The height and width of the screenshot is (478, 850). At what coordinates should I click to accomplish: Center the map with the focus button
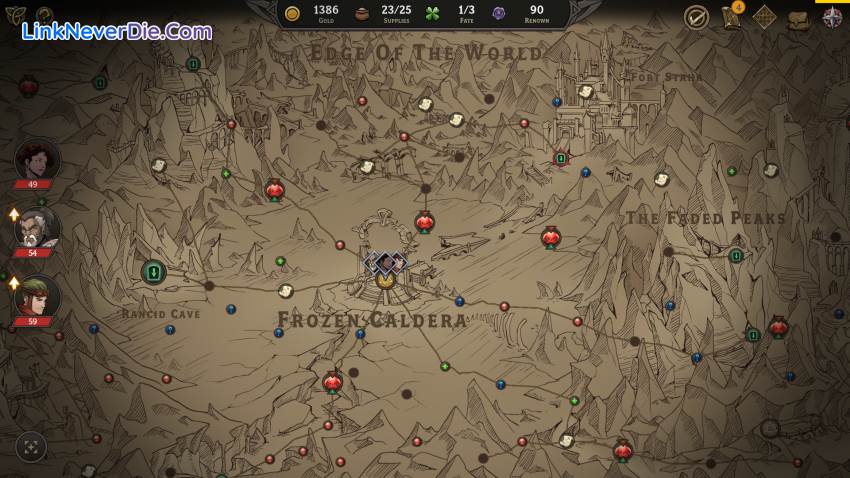31,447
